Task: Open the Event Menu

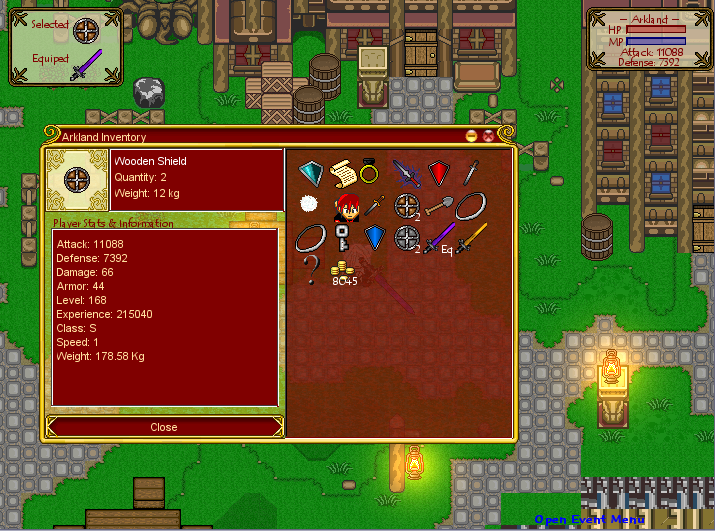Action: 589,519
